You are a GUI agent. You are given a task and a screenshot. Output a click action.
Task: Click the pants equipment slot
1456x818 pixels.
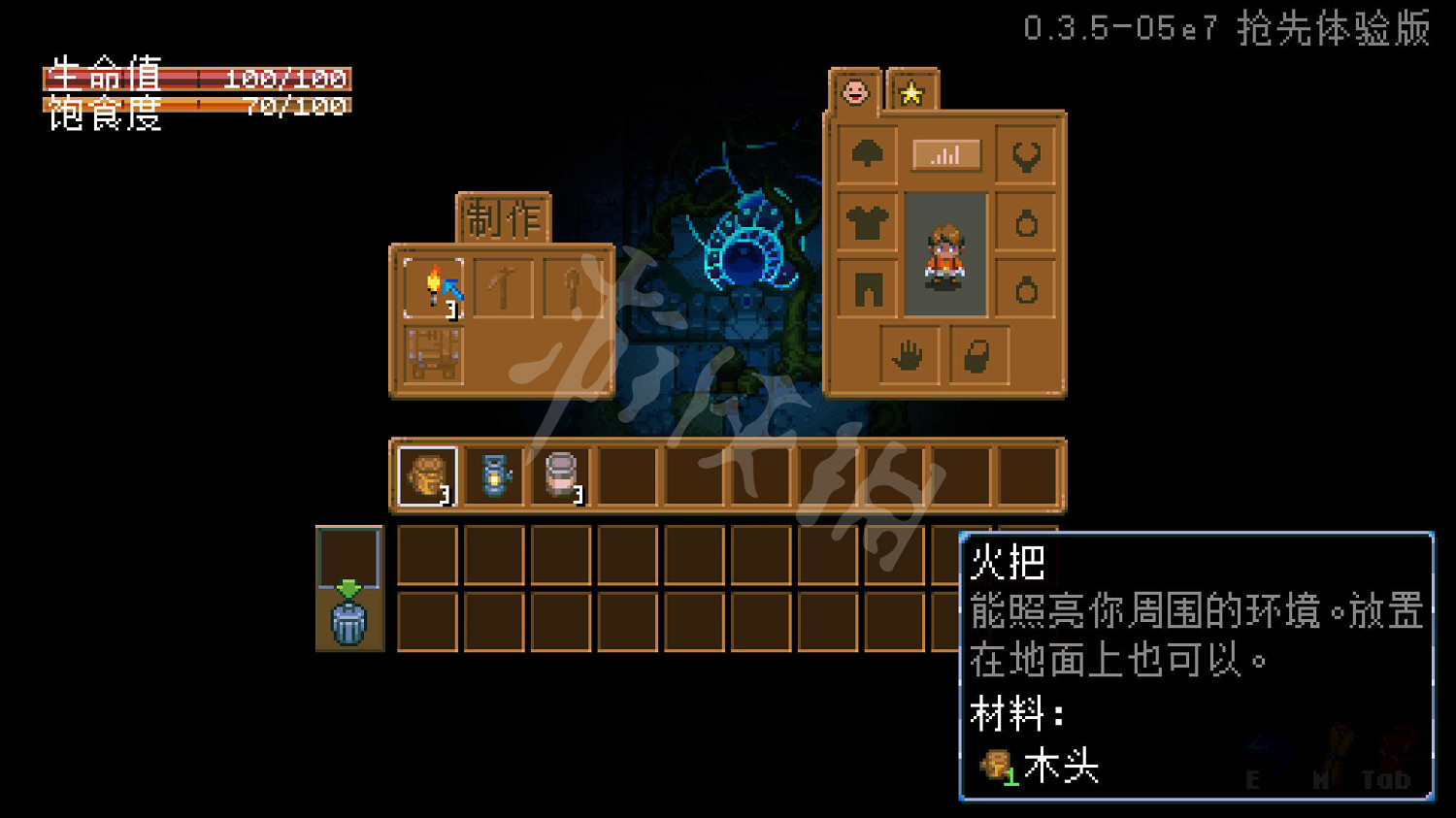pos(869,286)
